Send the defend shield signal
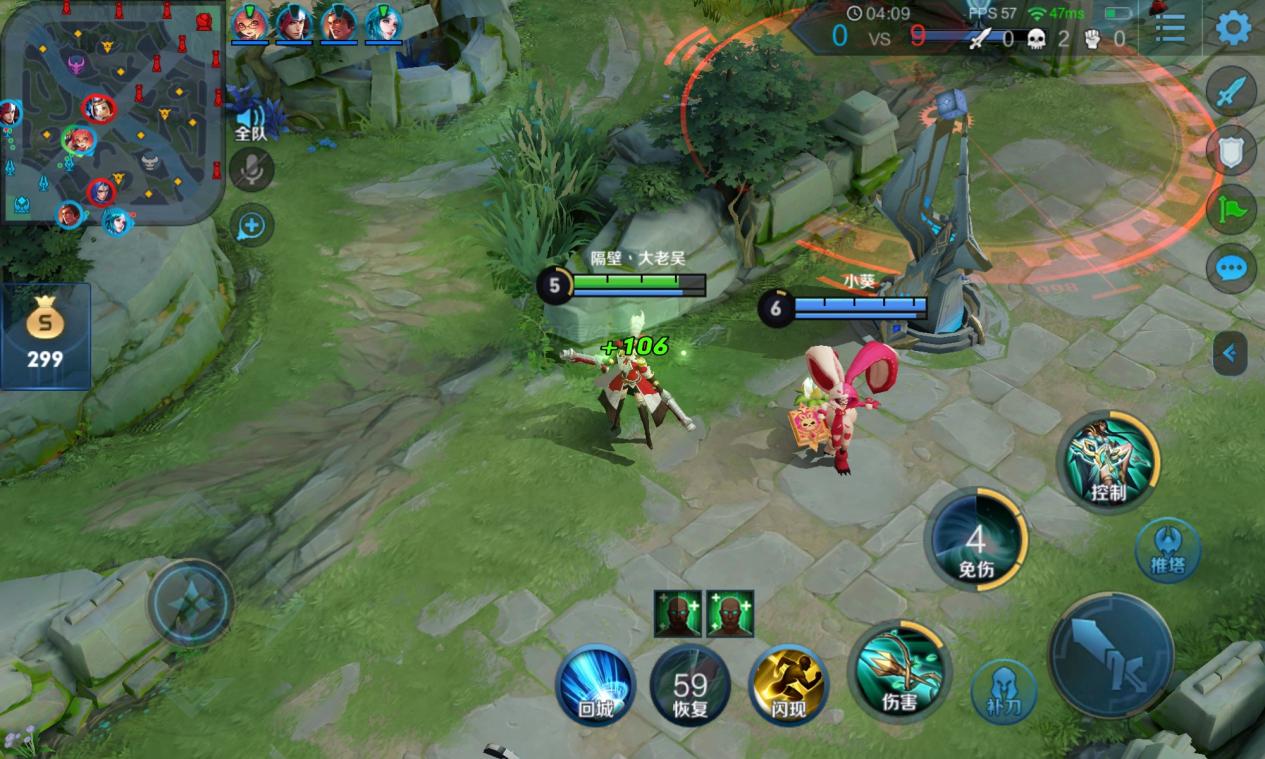 point(1231,151)
